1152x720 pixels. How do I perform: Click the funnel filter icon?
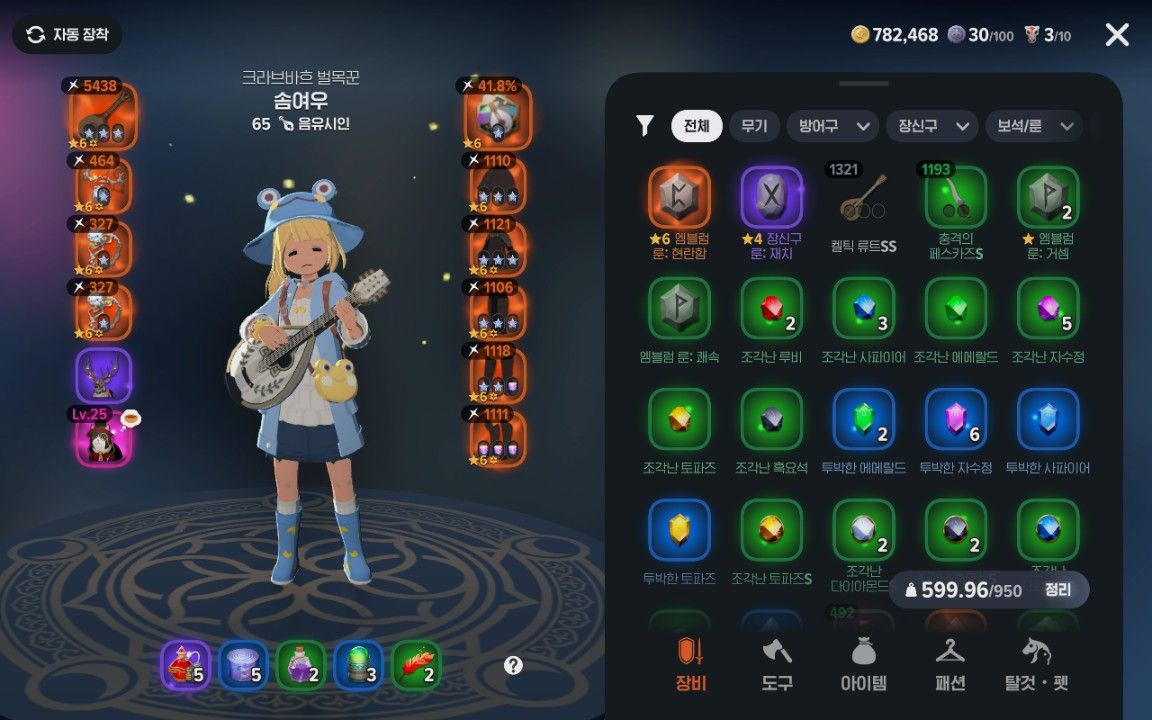(645, 125)
